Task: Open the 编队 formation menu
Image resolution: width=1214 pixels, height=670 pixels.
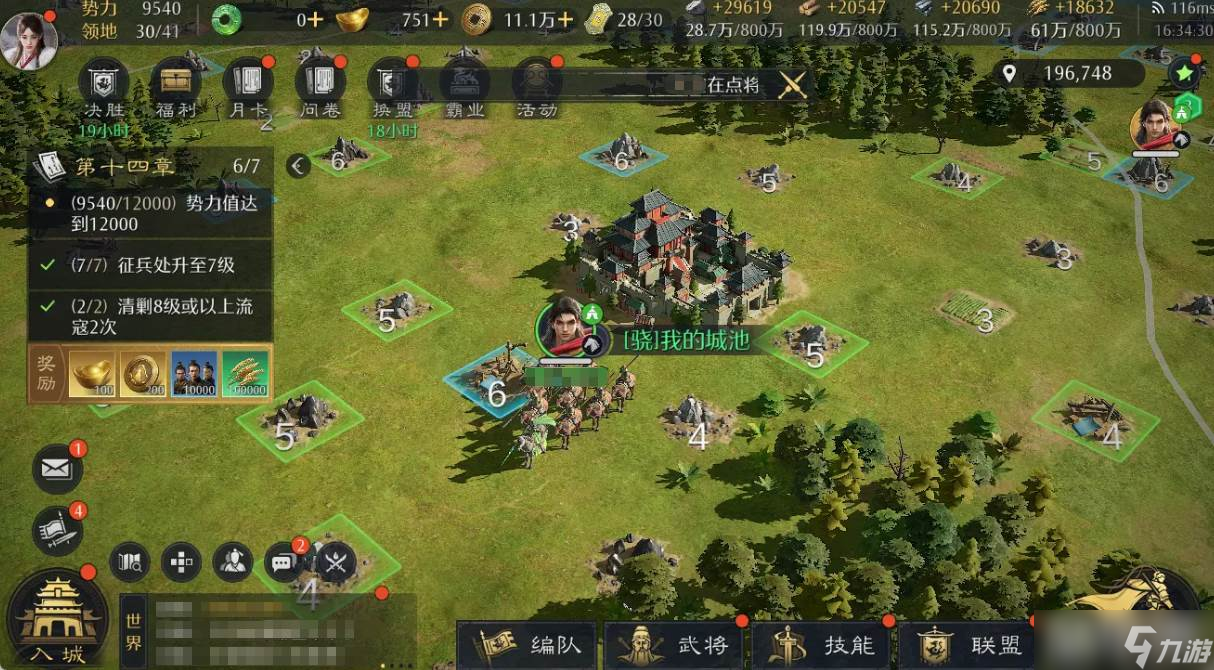Action: (527, 645)
